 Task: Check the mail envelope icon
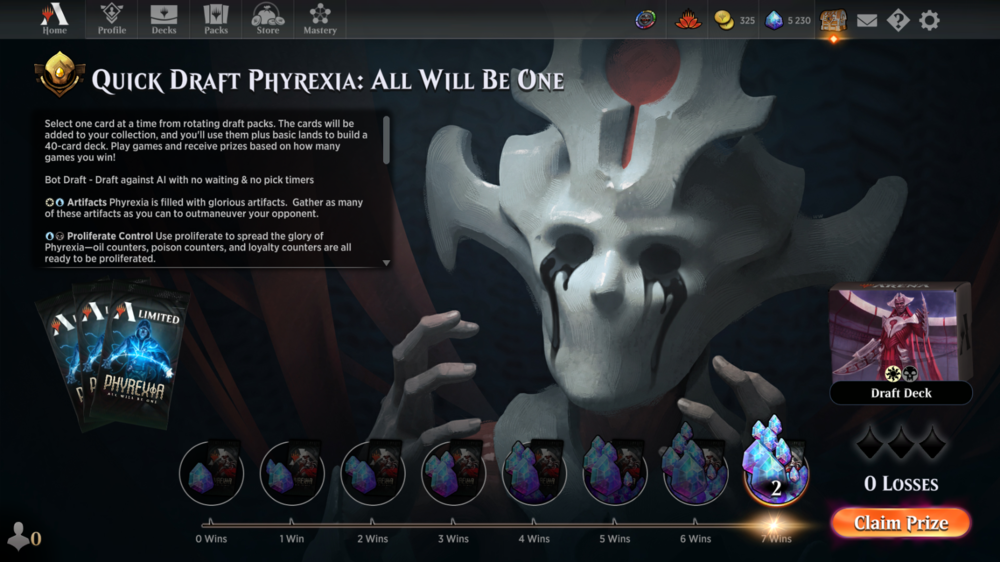point(867,20)
